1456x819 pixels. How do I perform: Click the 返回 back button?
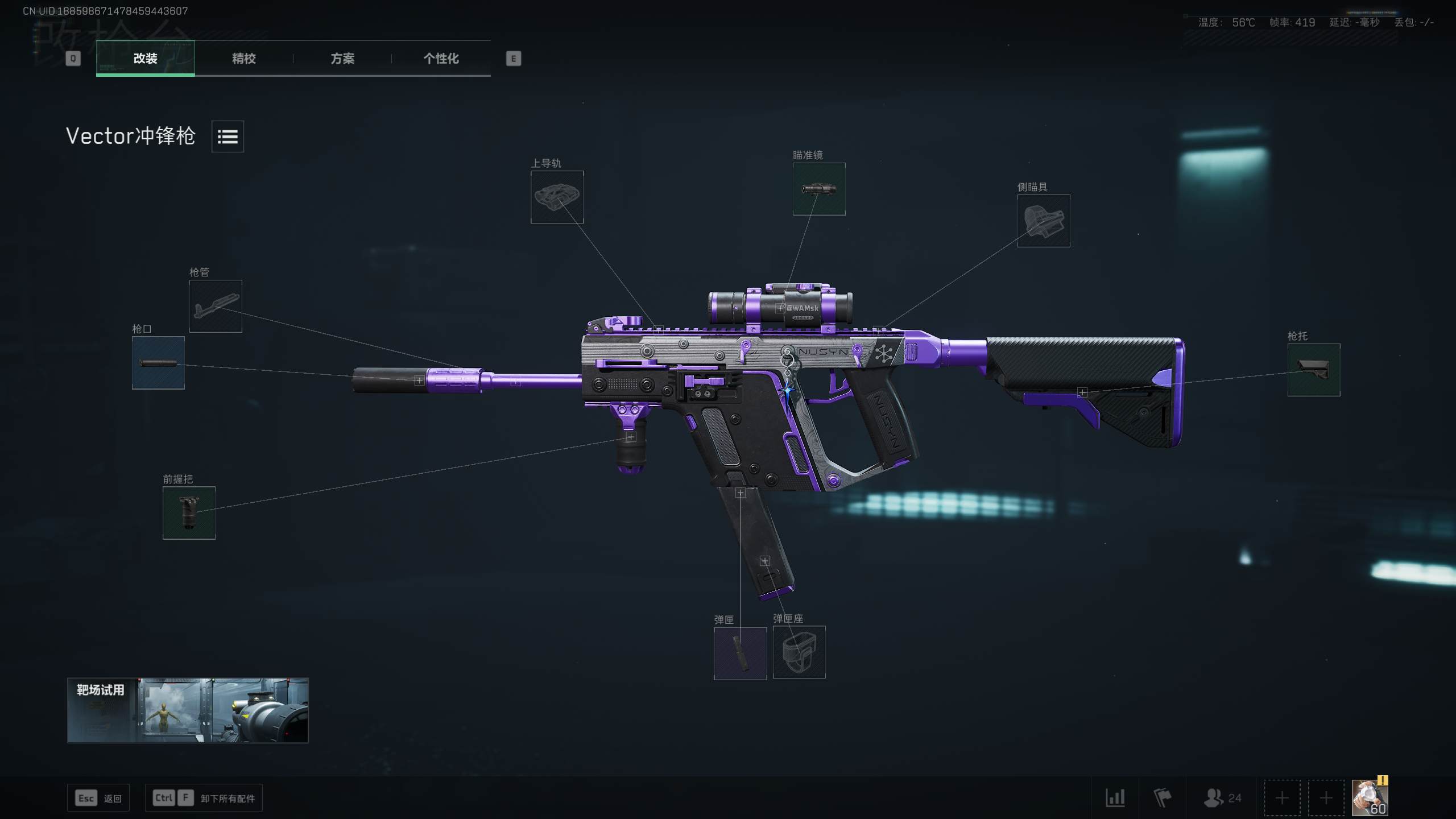click(98, 798)
